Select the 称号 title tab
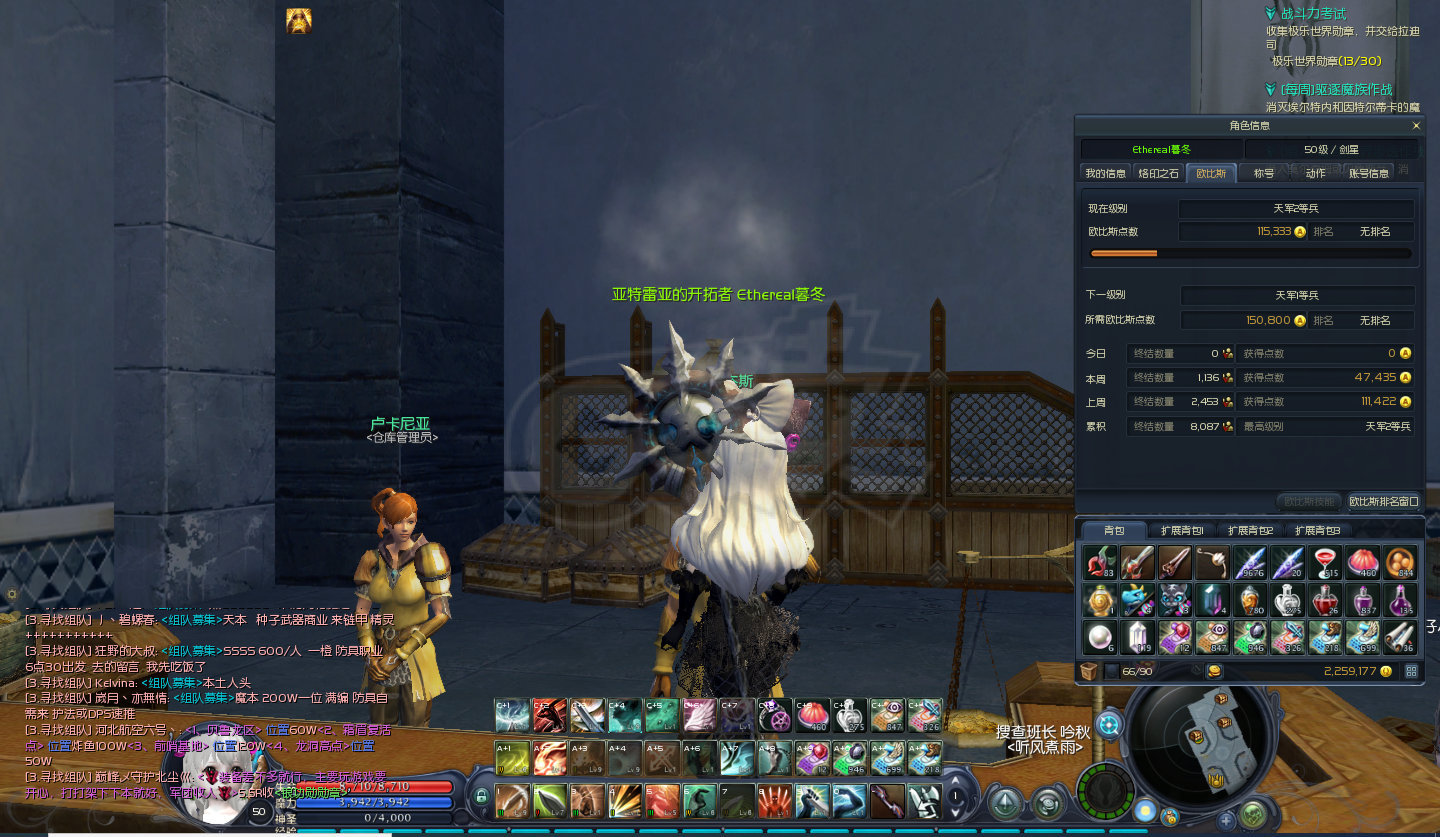Viewport: 1440px width, 837px height. 1264,173
